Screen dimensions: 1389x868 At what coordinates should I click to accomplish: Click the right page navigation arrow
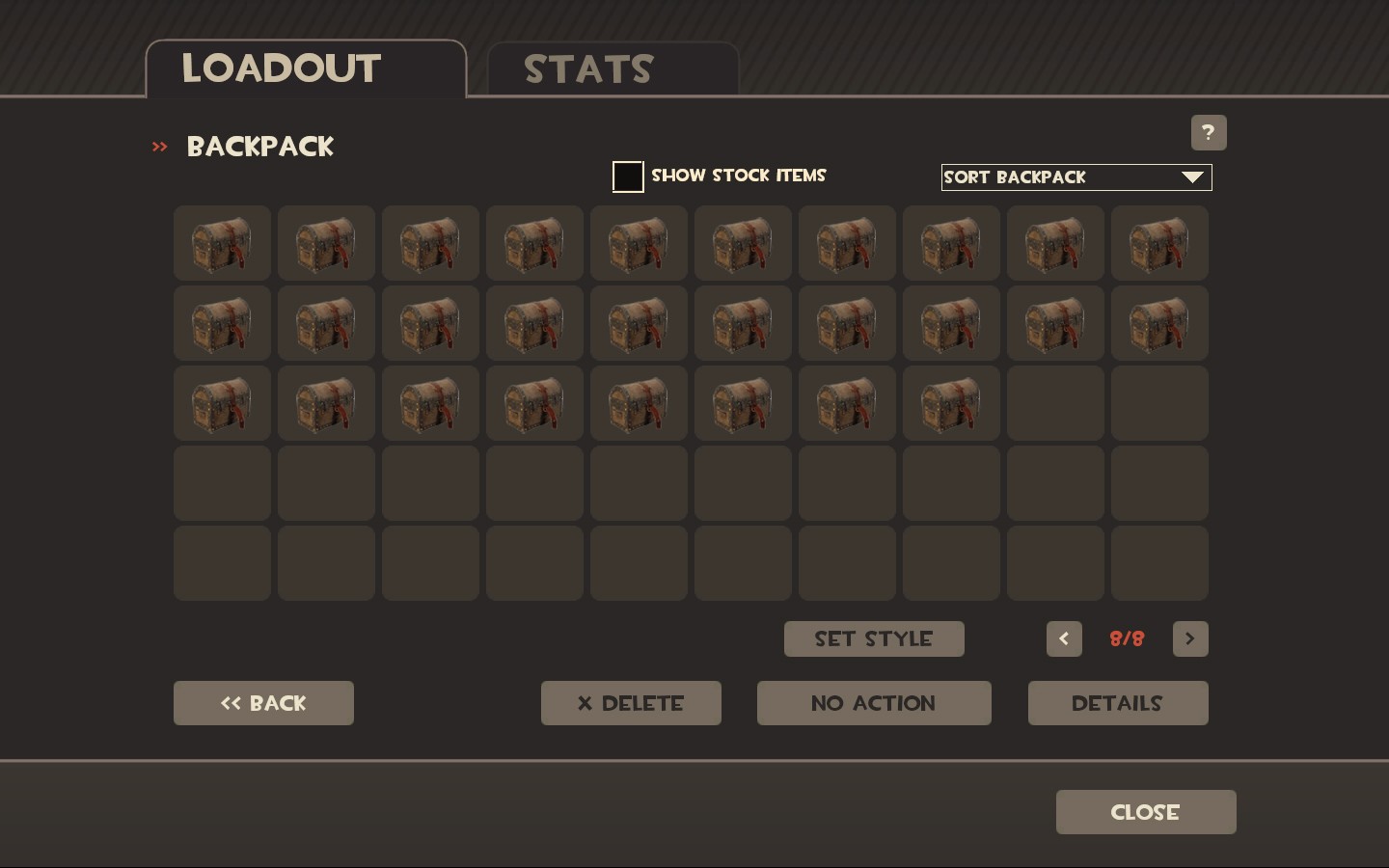(x=1190, y=638)
